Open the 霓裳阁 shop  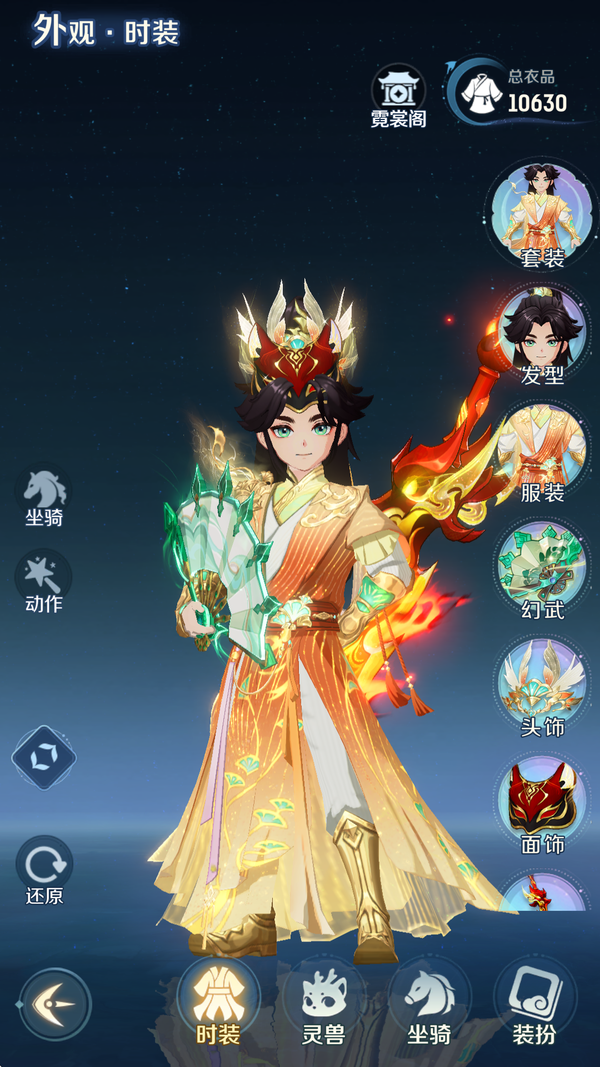[398, 96]
